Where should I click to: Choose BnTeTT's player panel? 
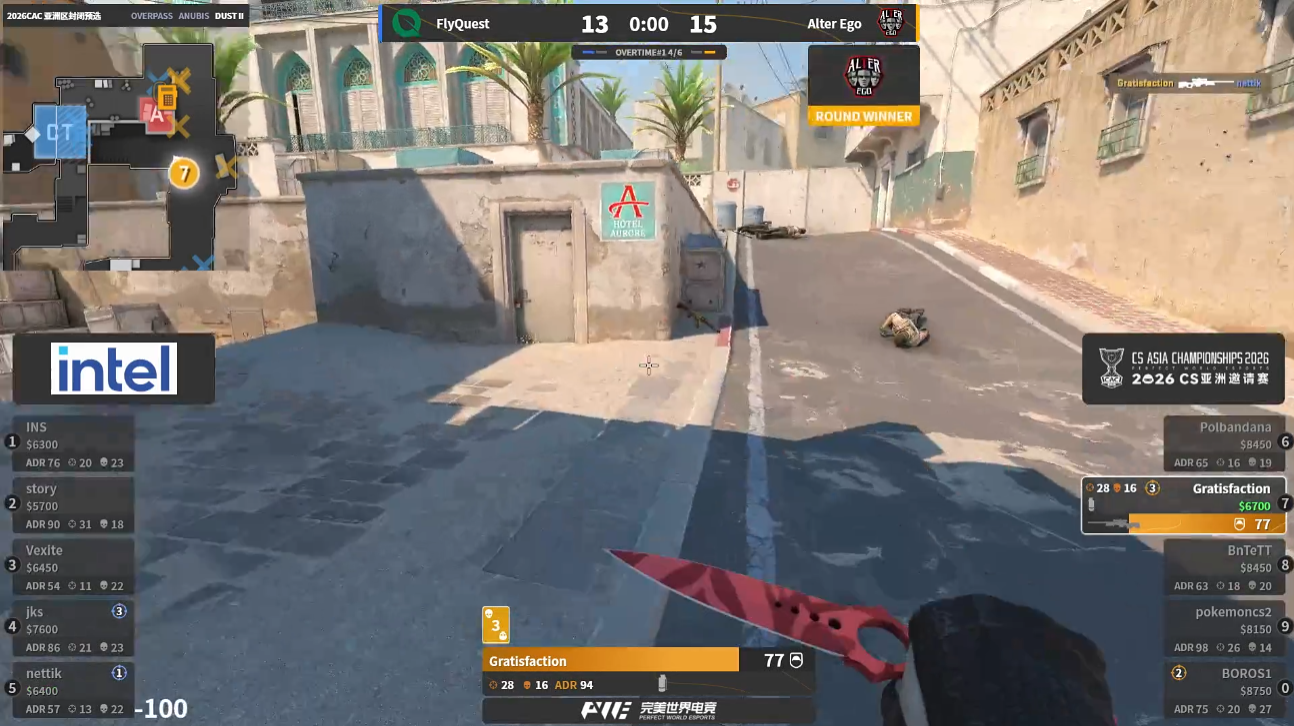tap(1224, 567)
